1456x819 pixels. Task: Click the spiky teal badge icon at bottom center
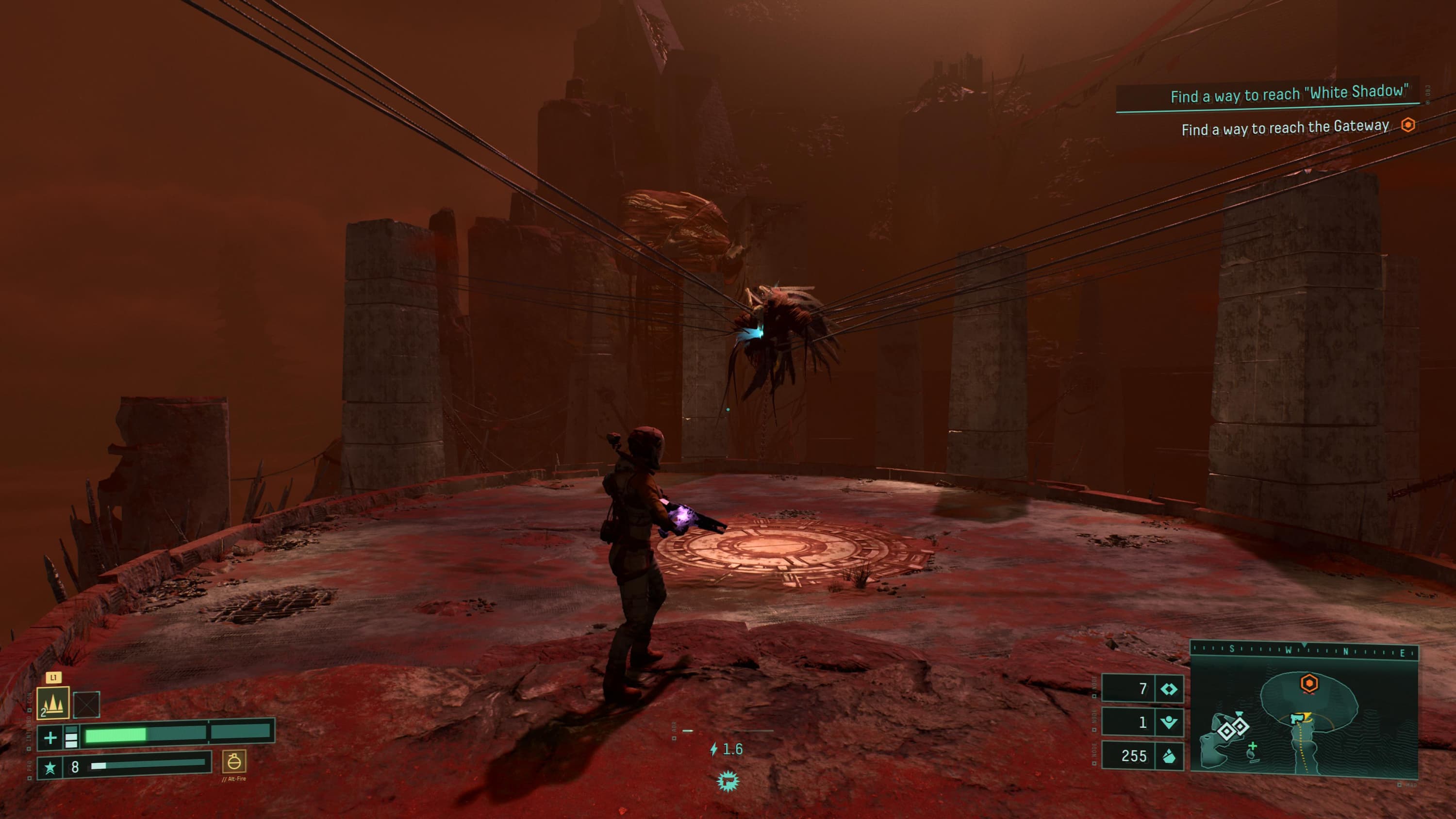728,782
